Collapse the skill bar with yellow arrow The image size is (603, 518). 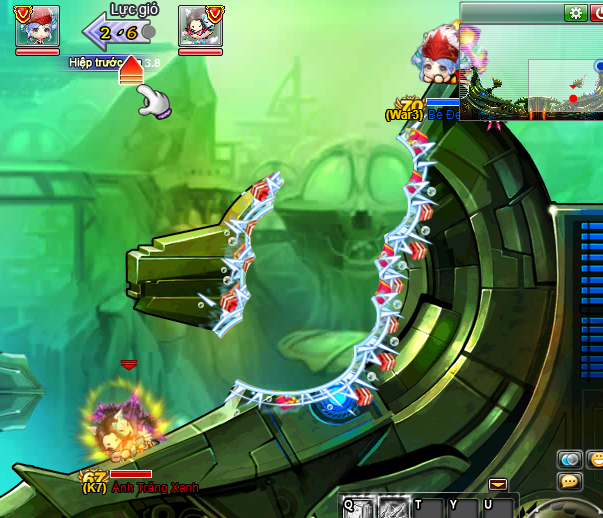pos(498,484)
